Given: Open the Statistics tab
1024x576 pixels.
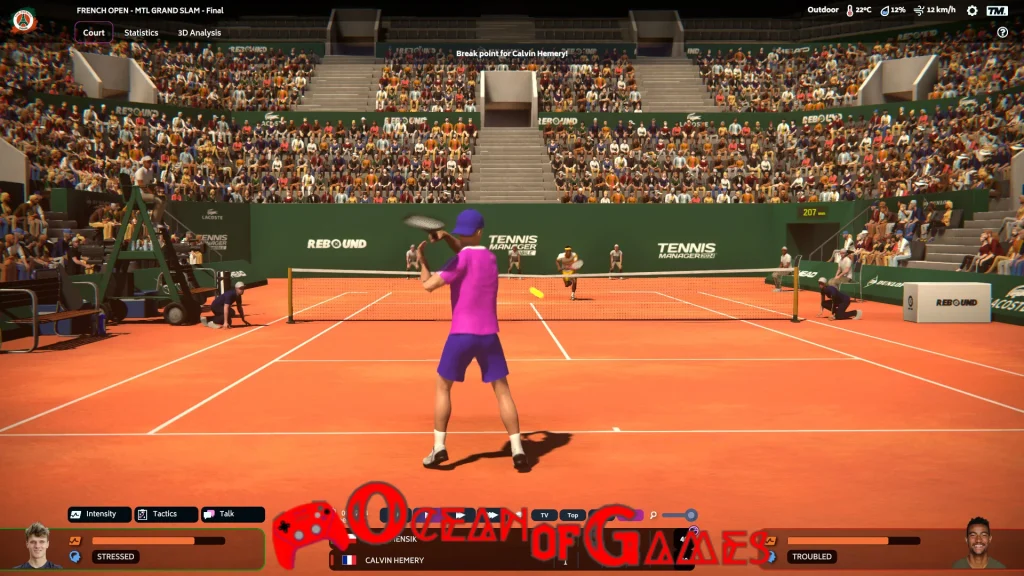Looking at the screenshot, I should click(x=141, y=32).
